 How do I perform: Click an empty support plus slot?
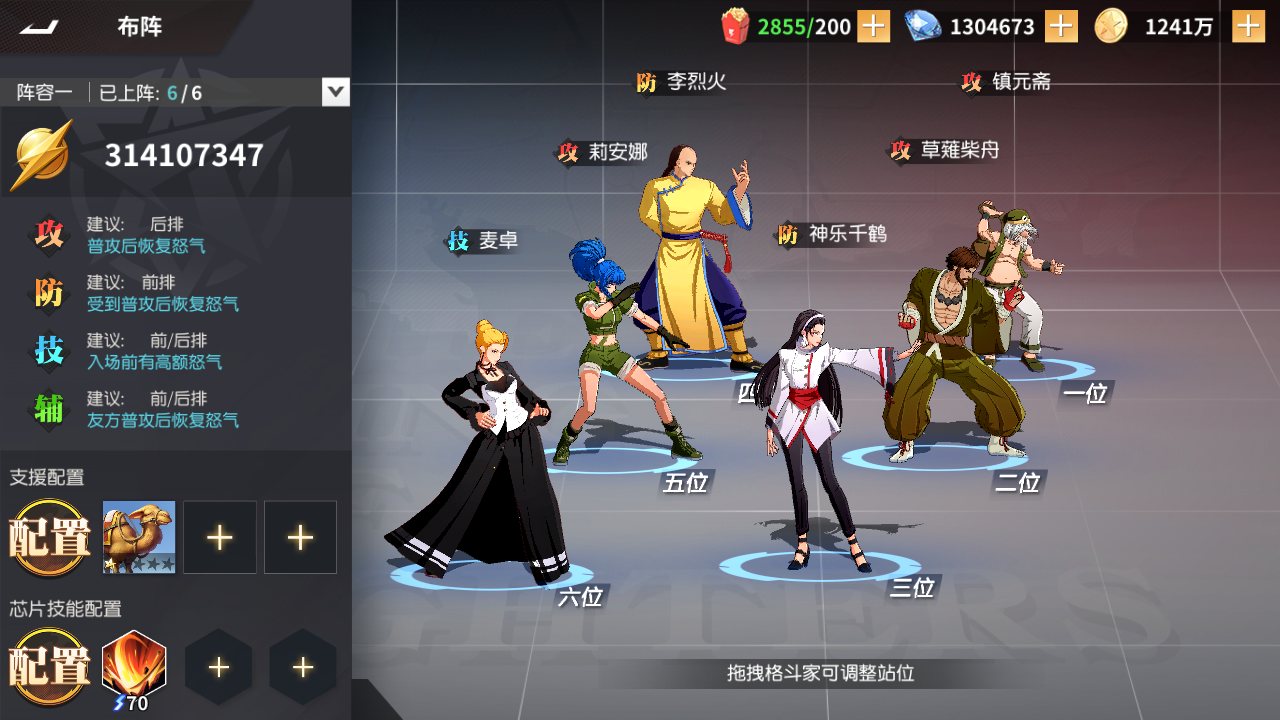(x=219, y=537)
